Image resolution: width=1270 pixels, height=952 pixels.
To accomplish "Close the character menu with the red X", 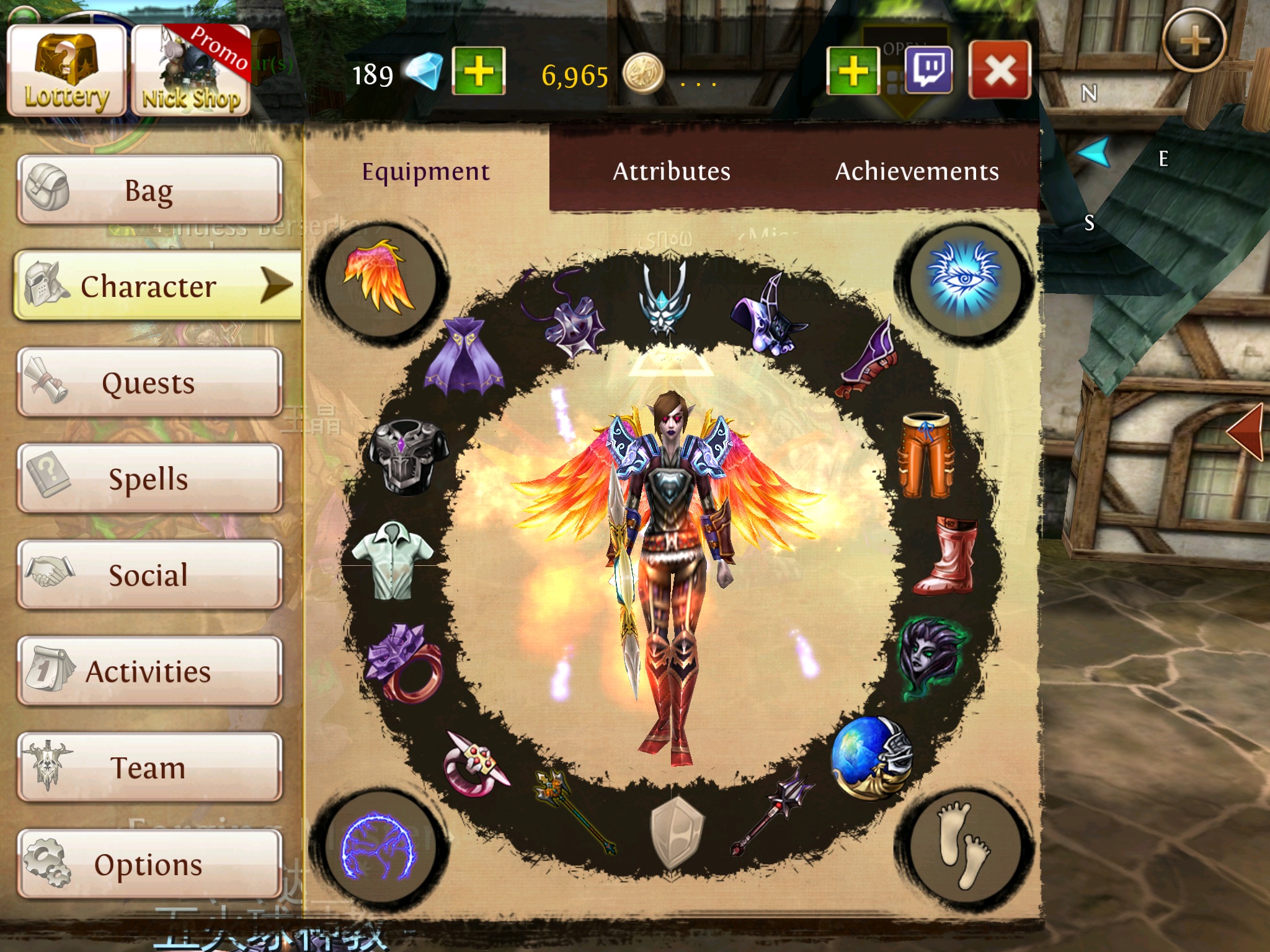I will [1000, 70].
